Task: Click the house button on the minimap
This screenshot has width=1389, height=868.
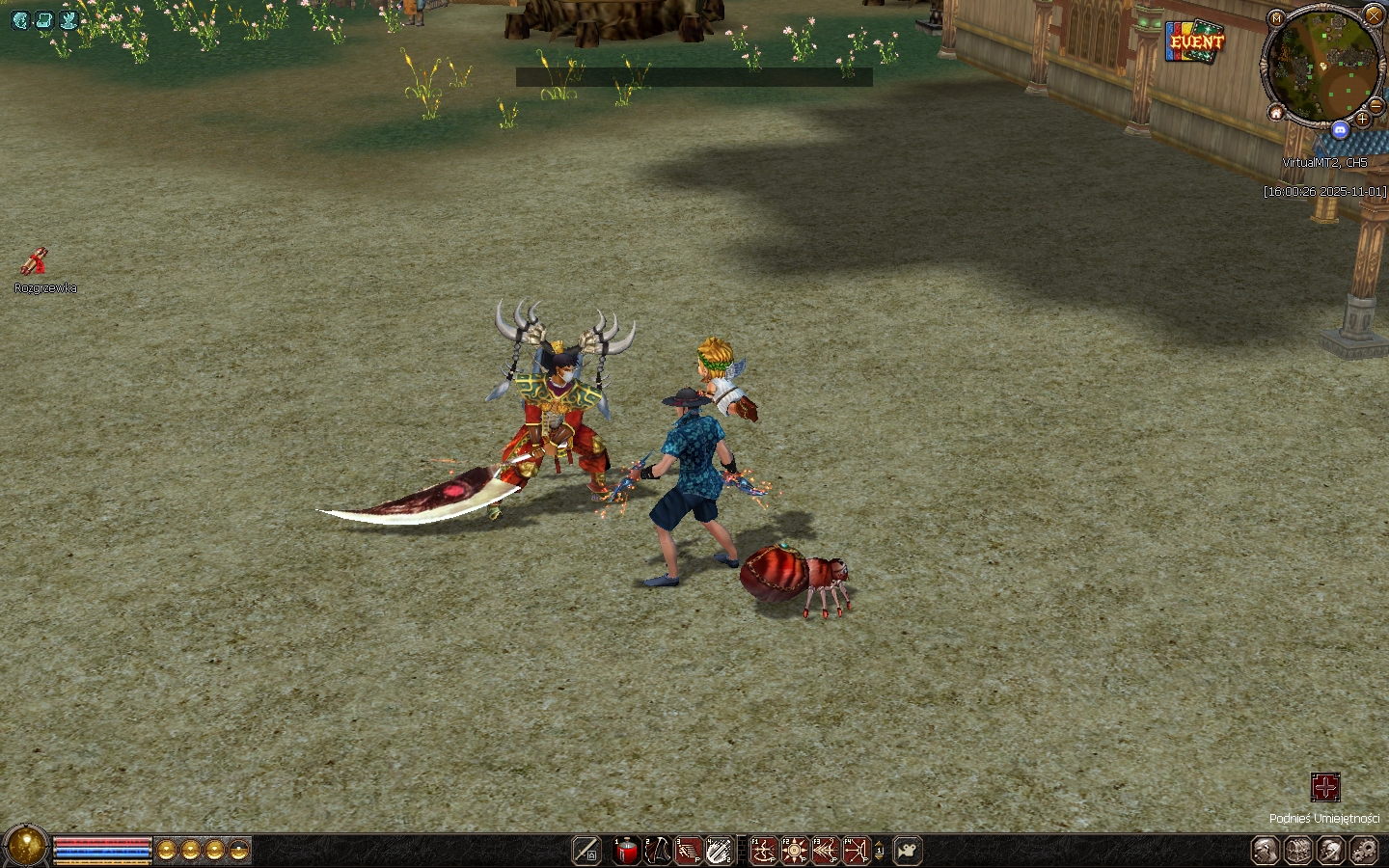Action: click(x=1276, y=114)
